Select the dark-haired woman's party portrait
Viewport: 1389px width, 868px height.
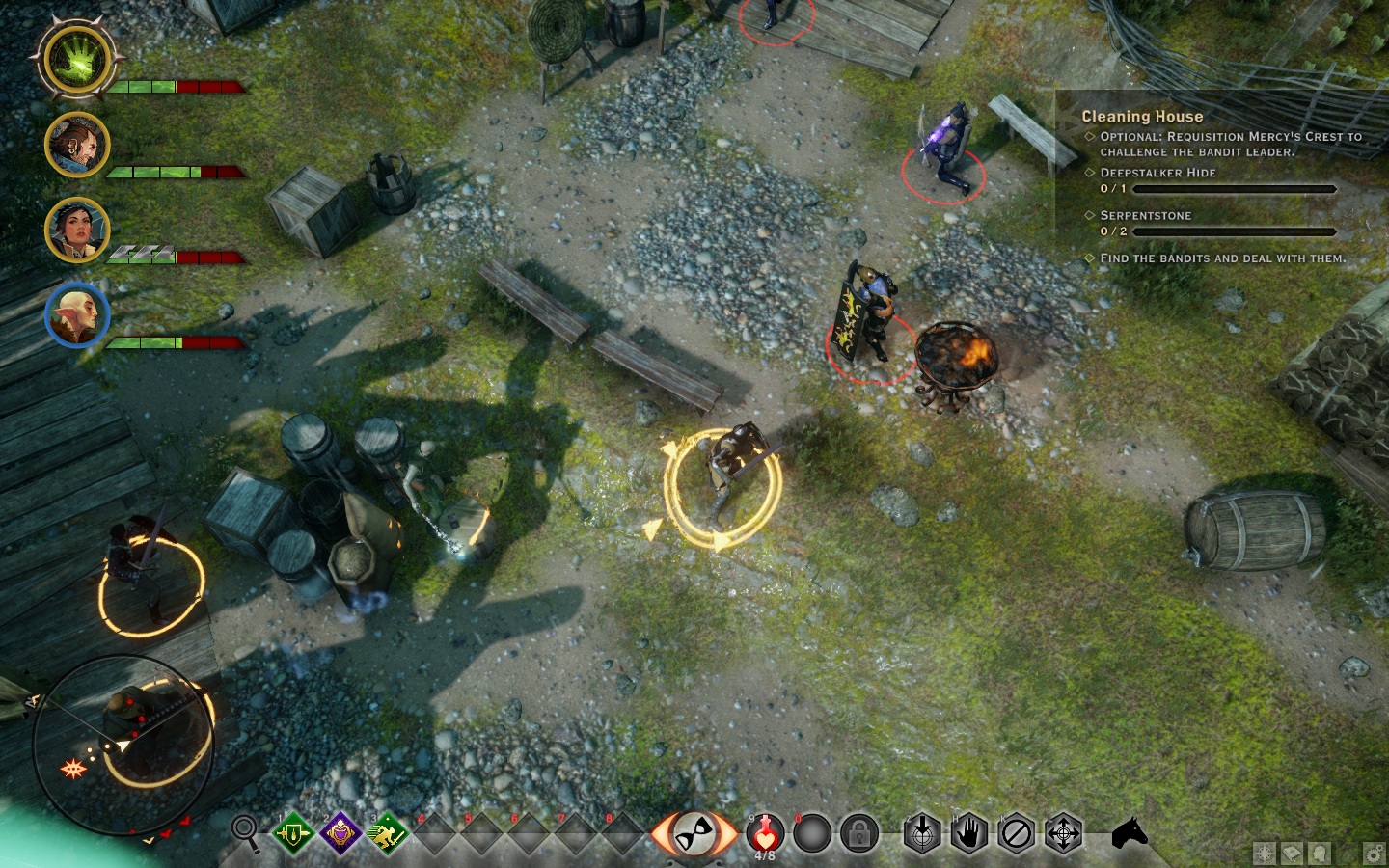(77, 230)
